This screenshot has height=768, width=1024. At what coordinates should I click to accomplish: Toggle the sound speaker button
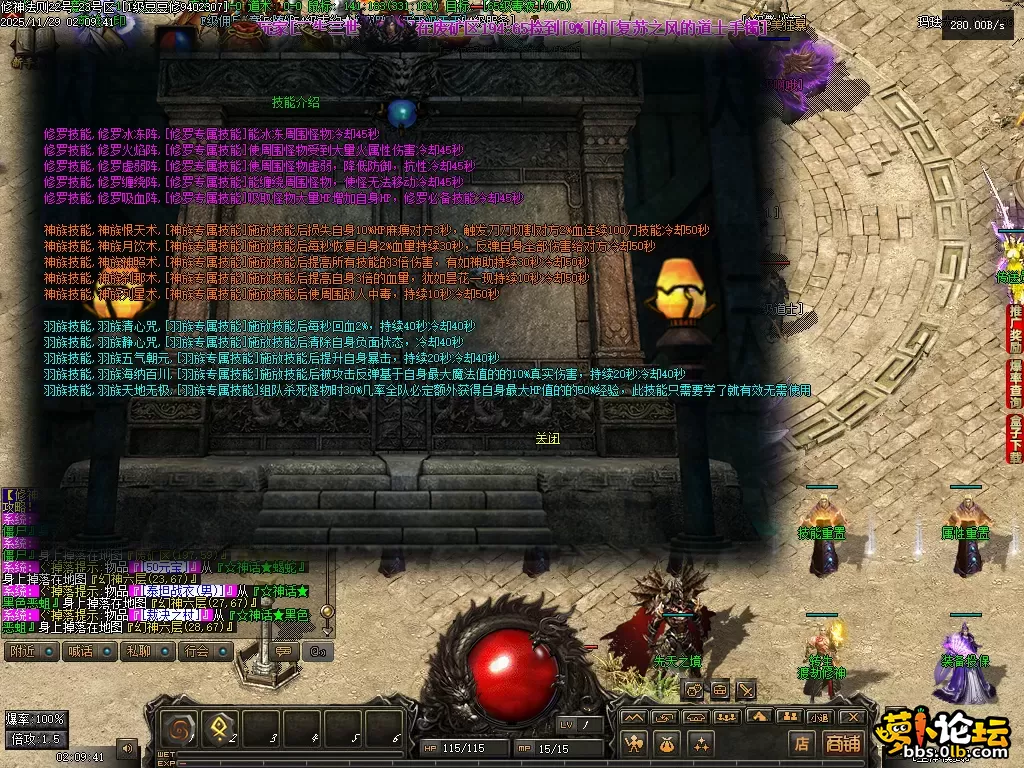point(127,747)
